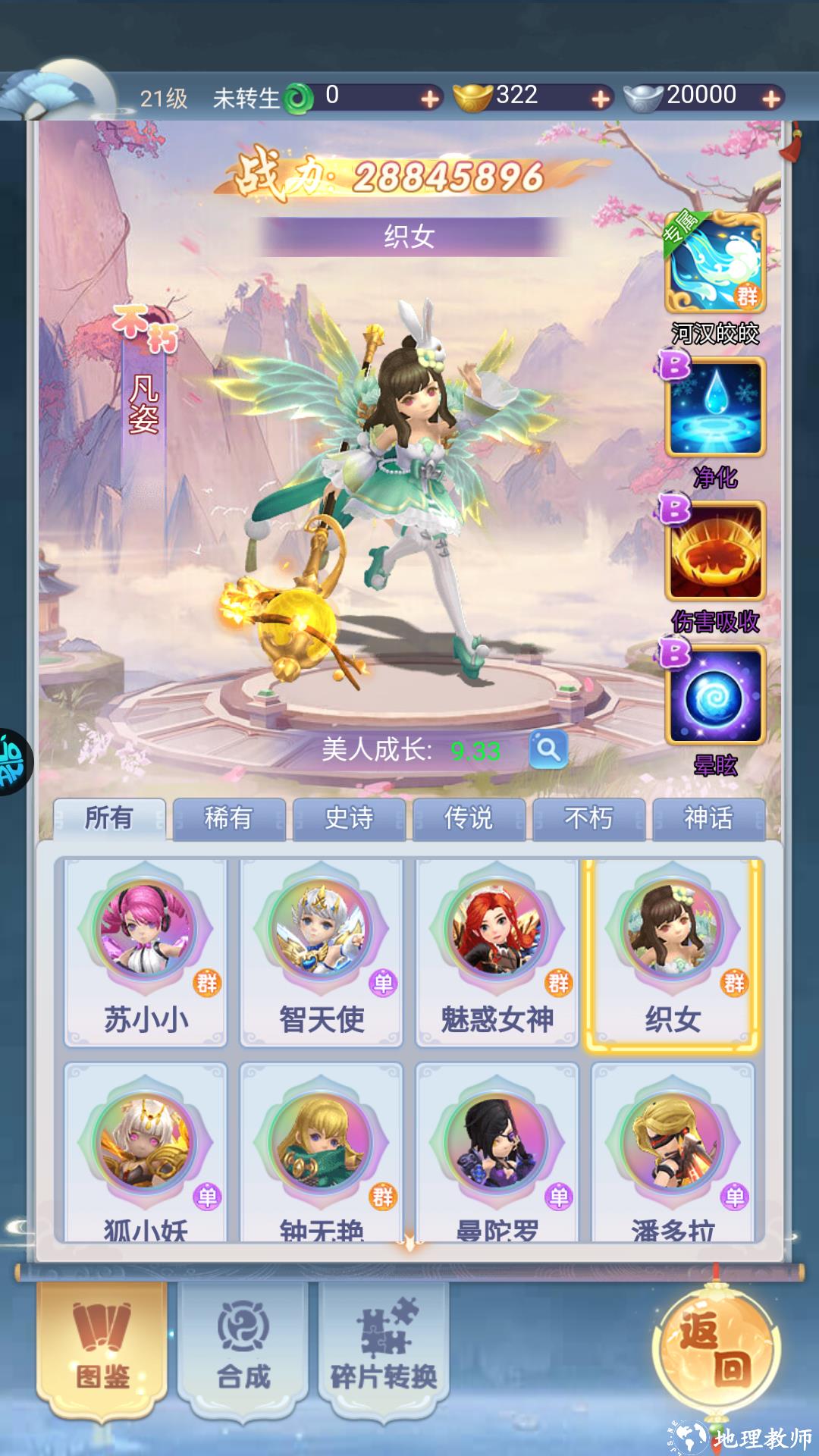The width and height of the screenshot is (819, 1456).
Task: Pick the 魅惑女神 character card
Action: [497, 952]
